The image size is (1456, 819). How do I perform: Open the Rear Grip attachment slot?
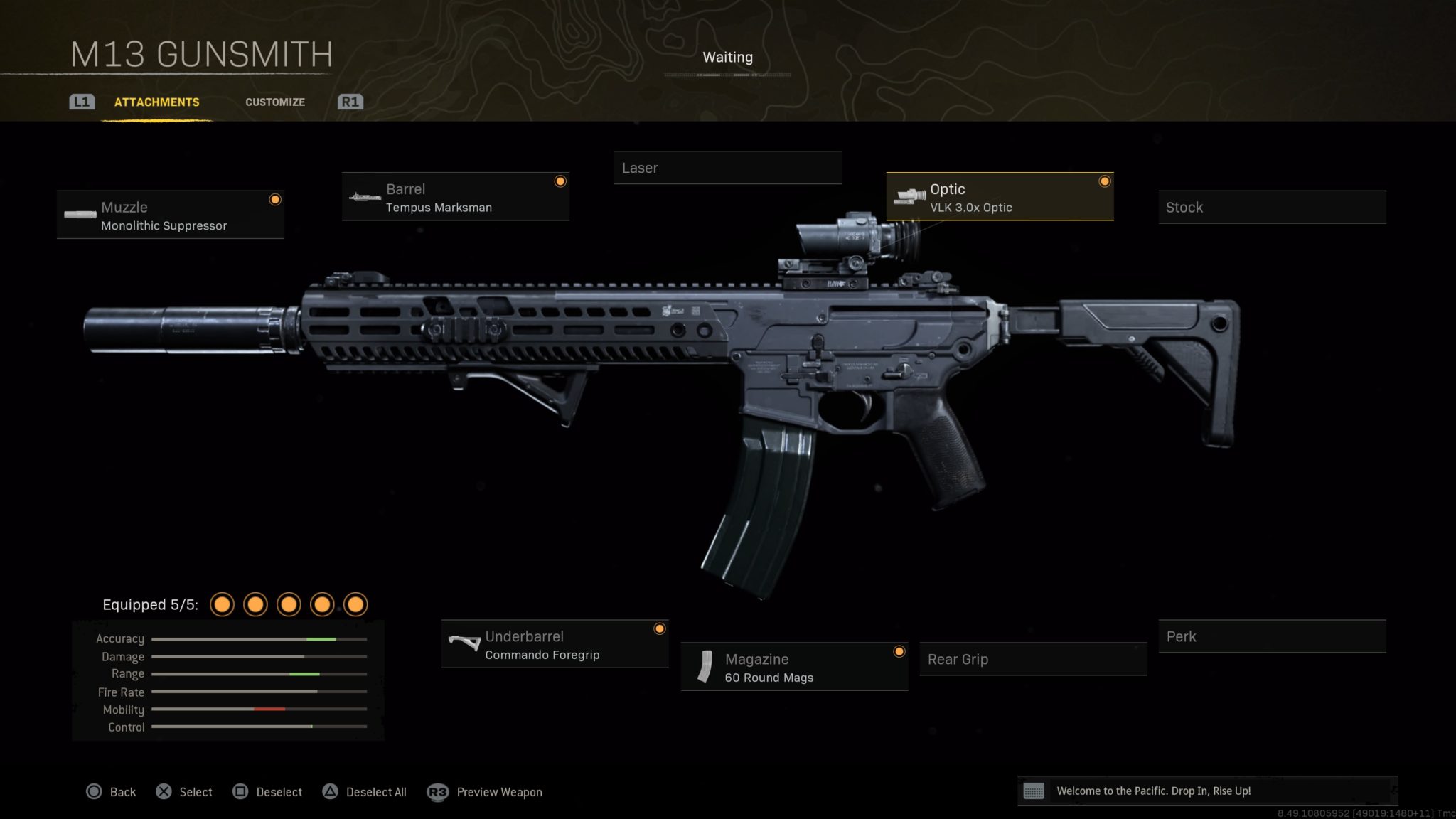click(x=1032, y=659)
